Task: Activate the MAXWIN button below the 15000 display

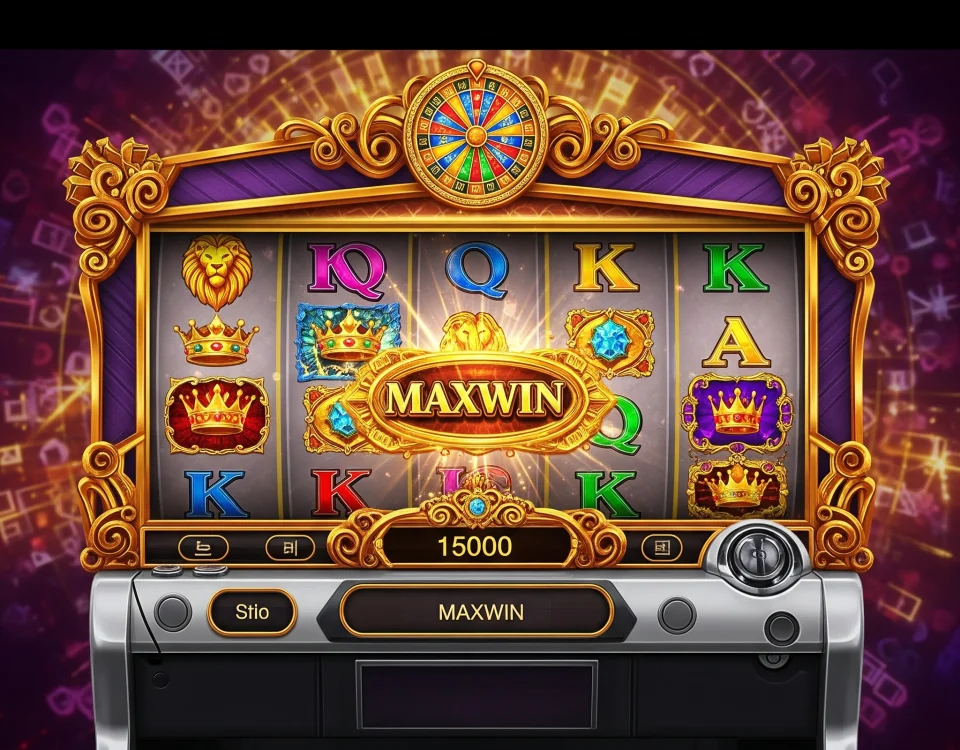Action: tap(480, 611)
